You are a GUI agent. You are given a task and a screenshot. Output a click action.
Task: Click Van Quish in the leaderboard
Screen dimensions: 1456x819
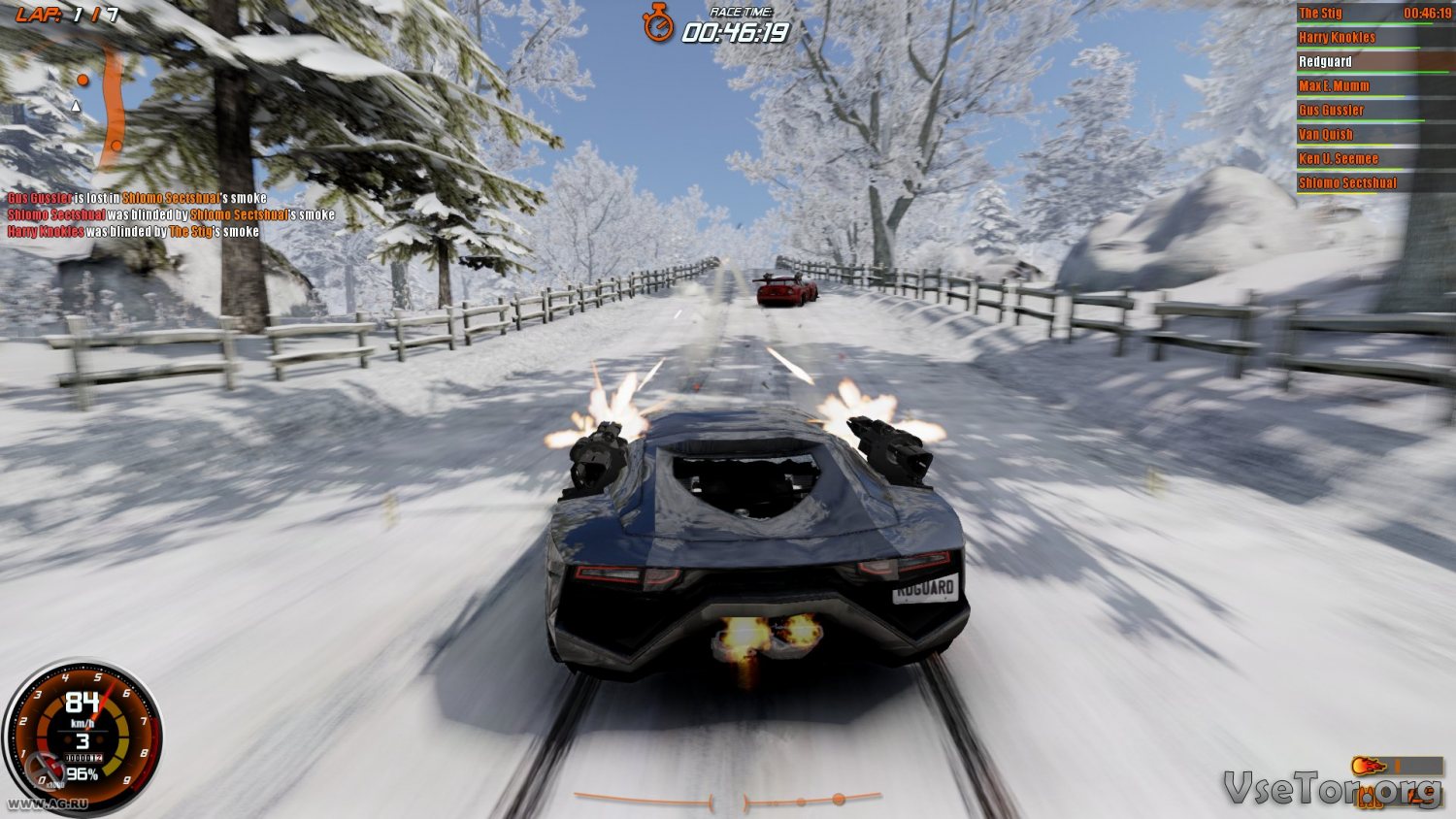(1325, 135)
